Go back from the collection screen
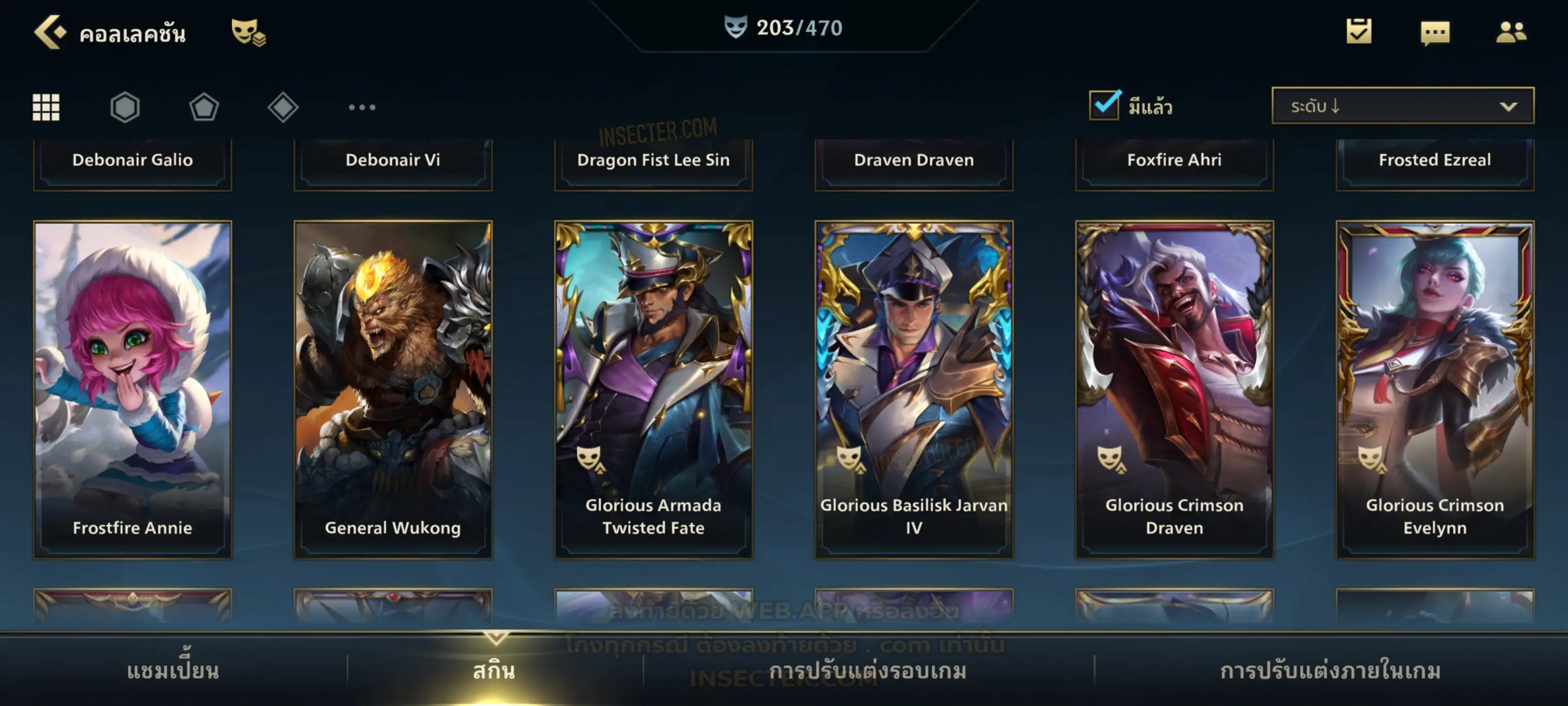Screen dimensions: 1568x706 pos(49,32)
